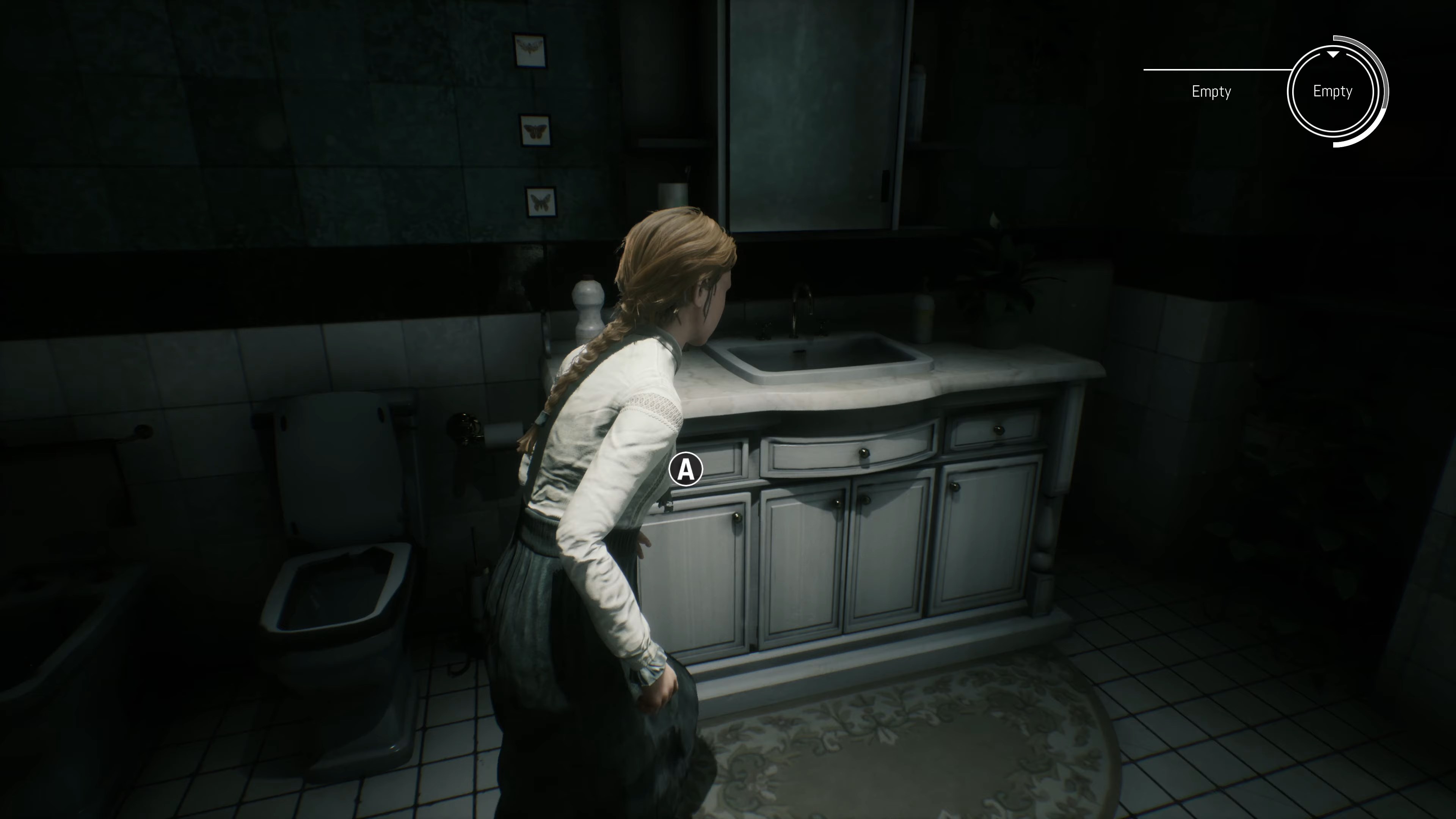Expand the item wheel via its downward arrow

tap(1334, 55)
